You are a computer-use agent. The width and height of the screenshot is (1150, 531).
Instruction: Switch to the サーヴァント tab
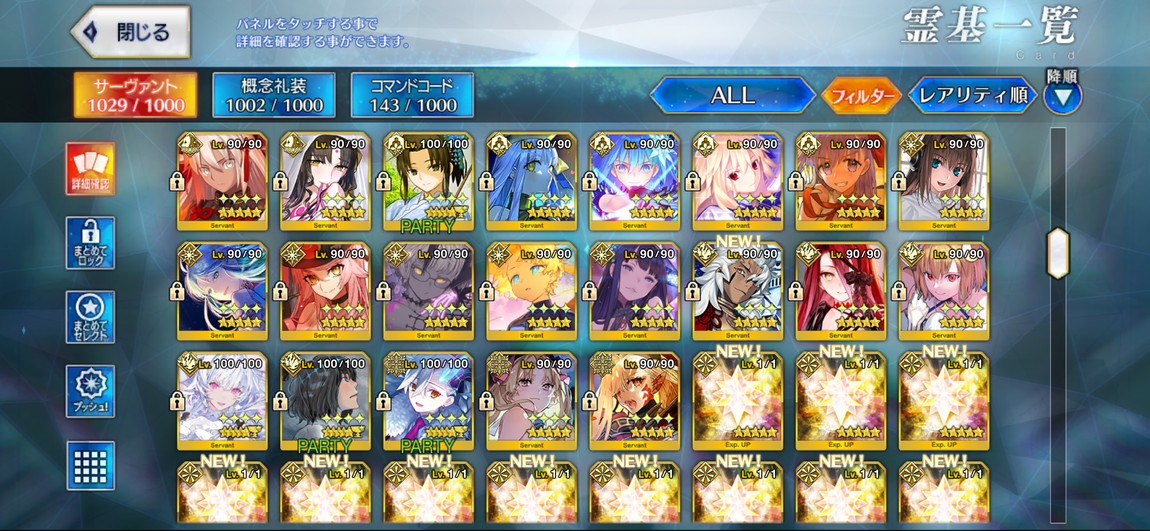coord(135,95)
